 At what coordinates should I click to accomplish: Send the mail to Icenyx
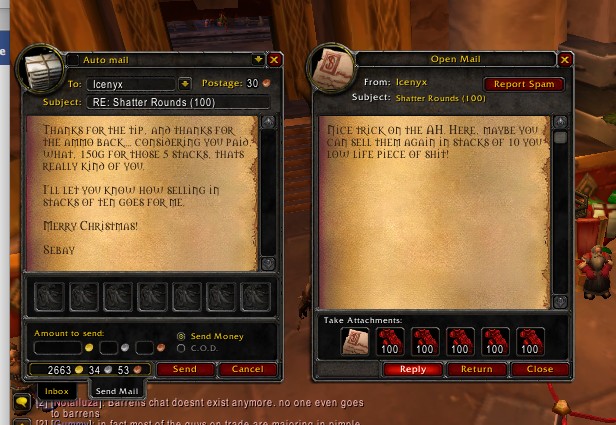tap(184, 369)
